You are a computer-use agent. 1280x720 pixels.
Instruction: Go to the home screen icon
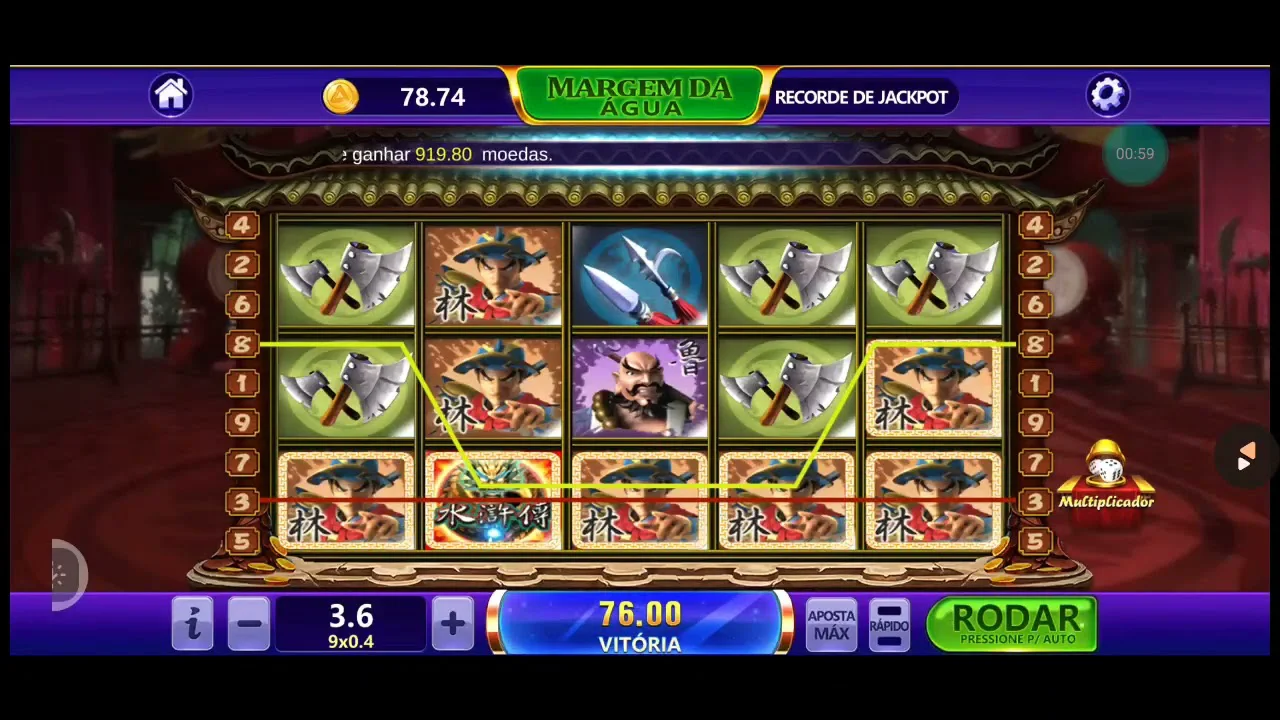click(171, 95)
